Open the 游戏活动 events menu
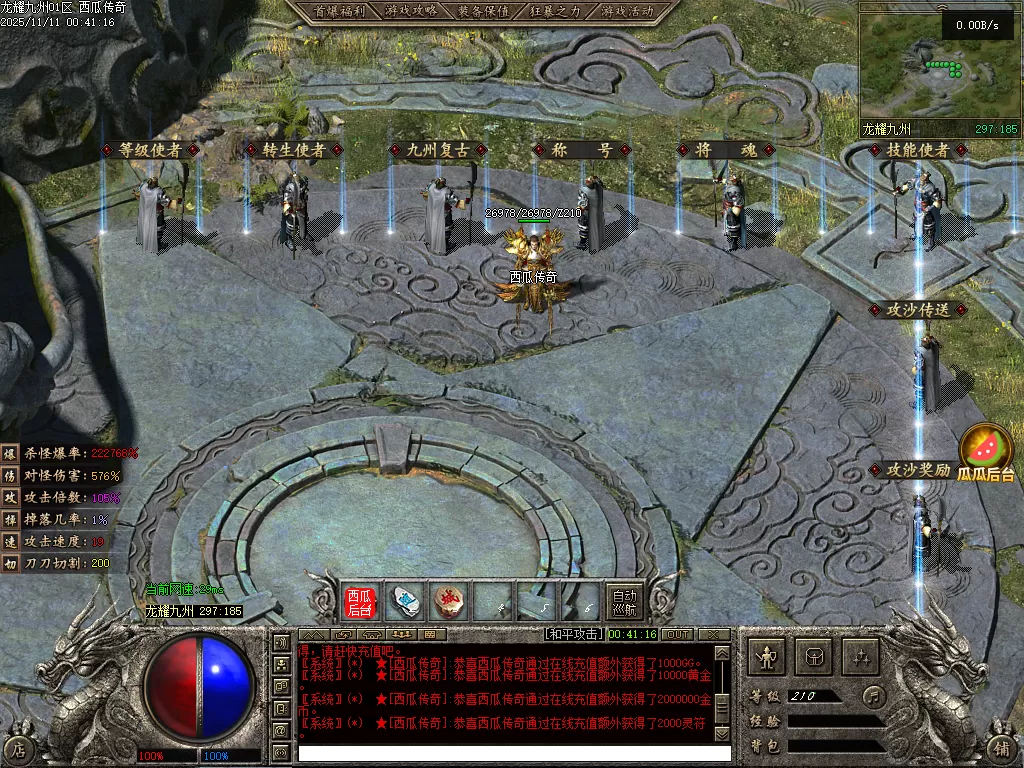The height and width of the screenshot is (768, 1024). tap(627, 11)
